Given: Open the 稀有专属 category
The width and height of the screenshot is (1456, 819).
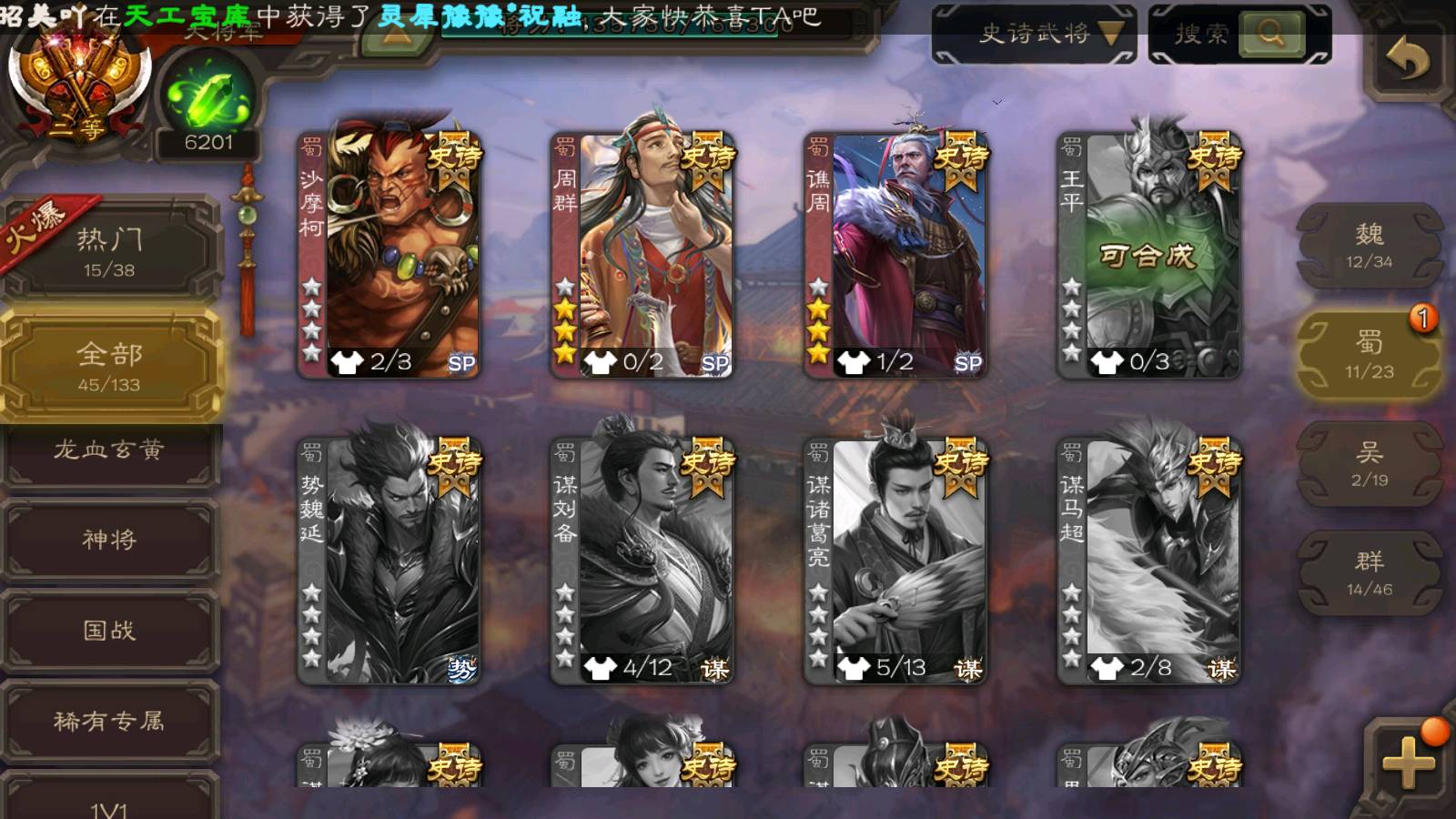Looking at the screenshot, I should (x=109, y=721).
